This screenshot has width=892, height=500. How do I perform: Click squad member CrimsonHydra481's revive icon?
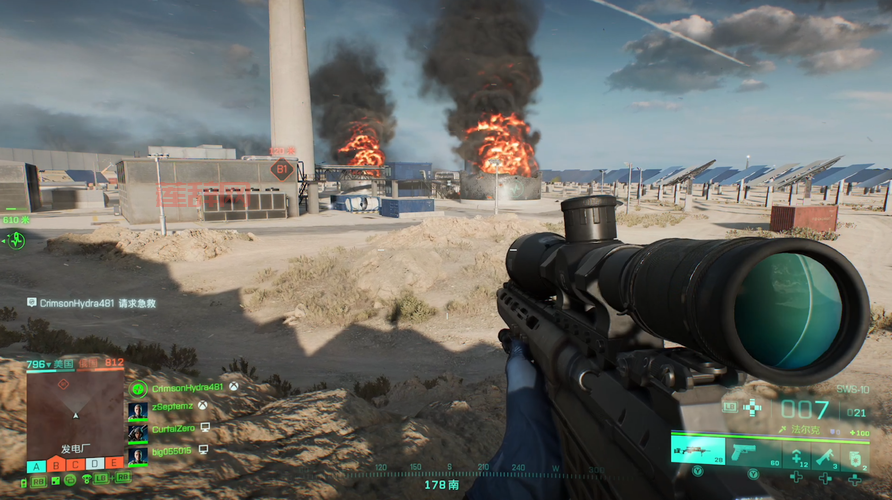(x=138, y=388)
